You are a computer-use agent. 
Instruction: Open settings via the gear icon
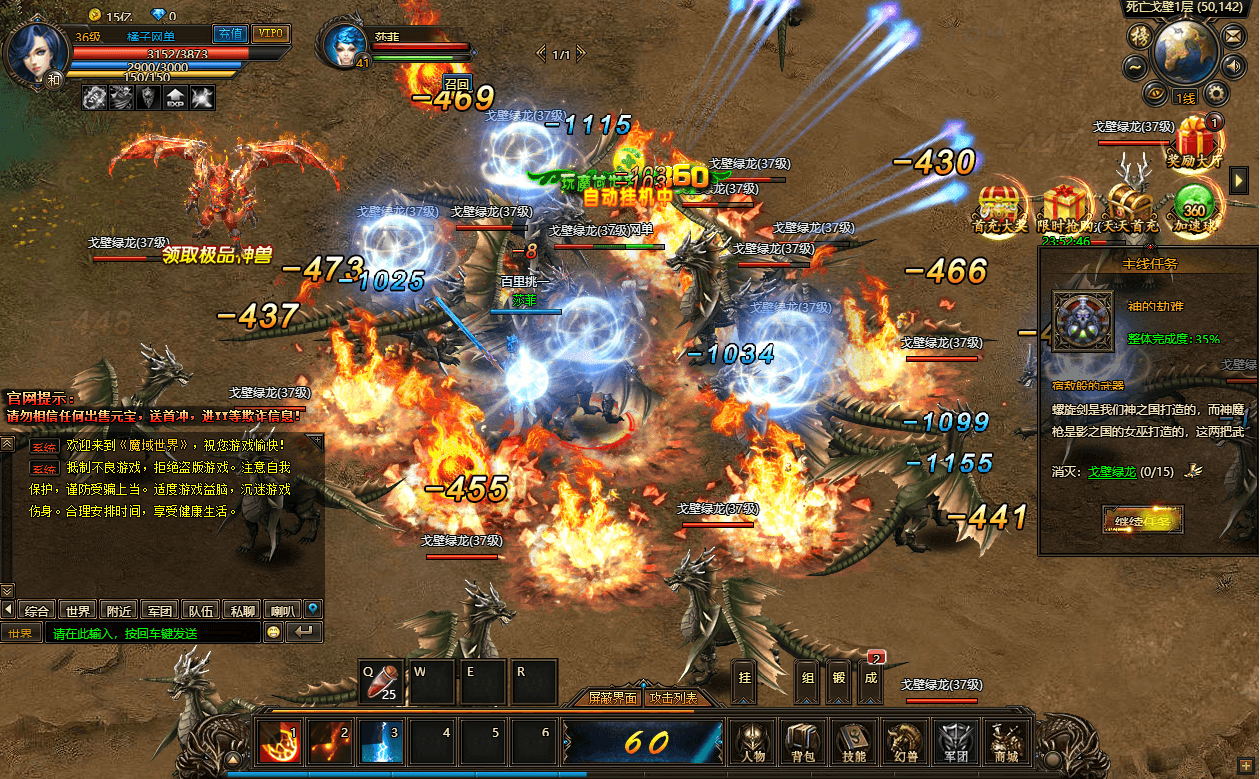(x=1216, y=94)
